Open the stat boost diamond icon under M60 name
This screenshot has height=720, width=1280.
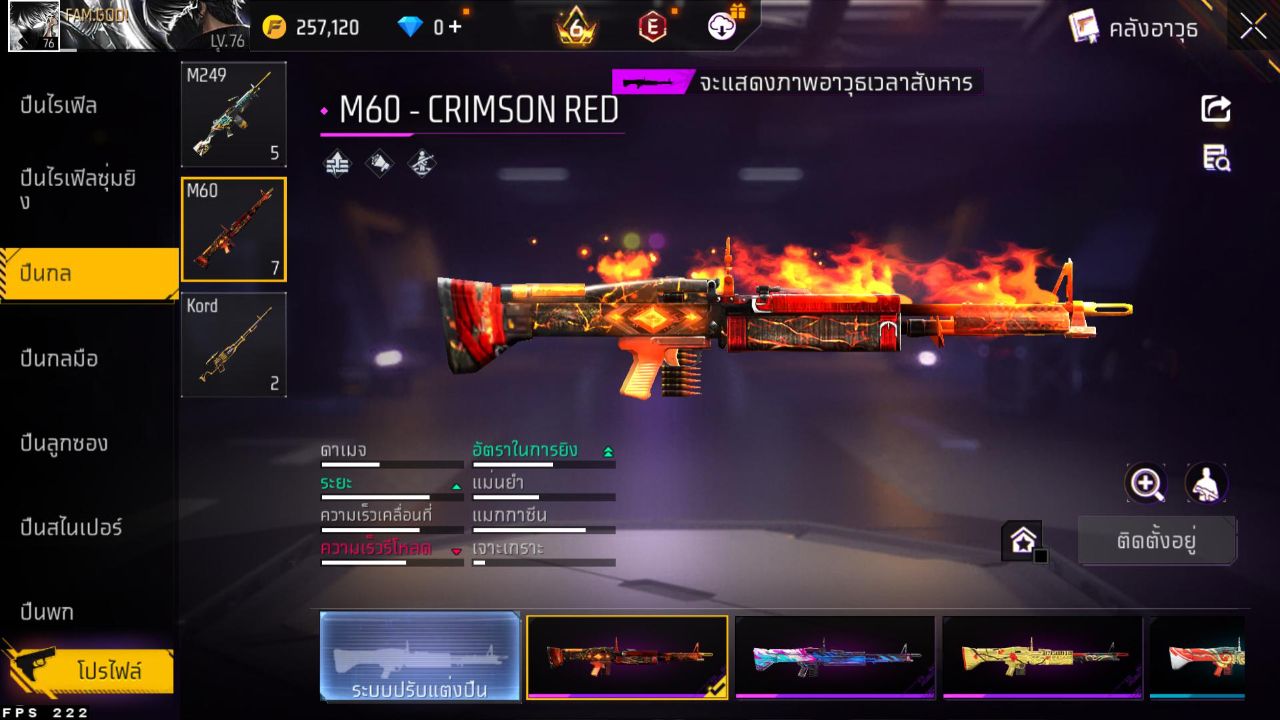point(337,163)
